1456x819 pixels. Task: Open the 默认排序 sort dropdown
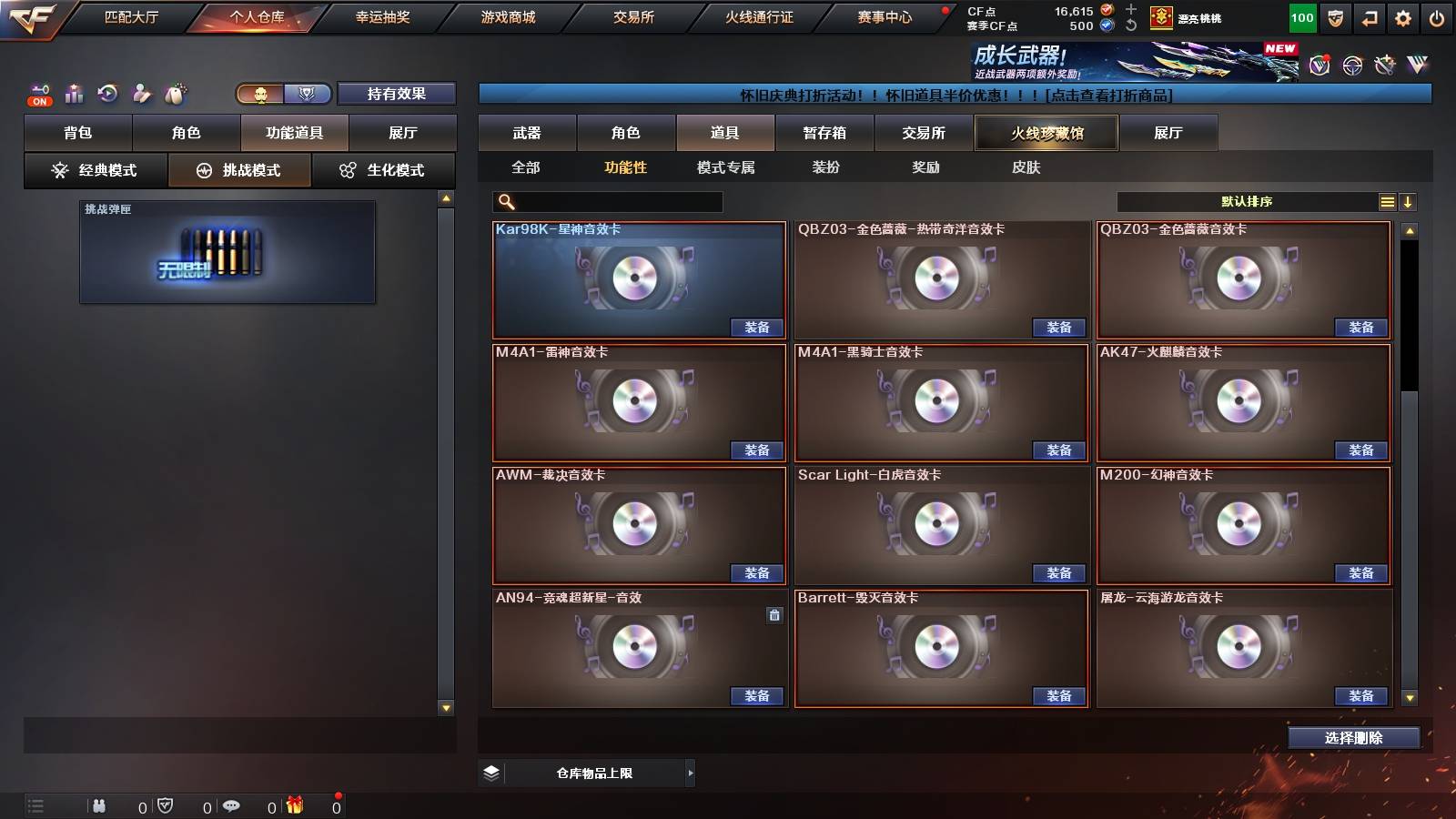tap(1247, 201)
